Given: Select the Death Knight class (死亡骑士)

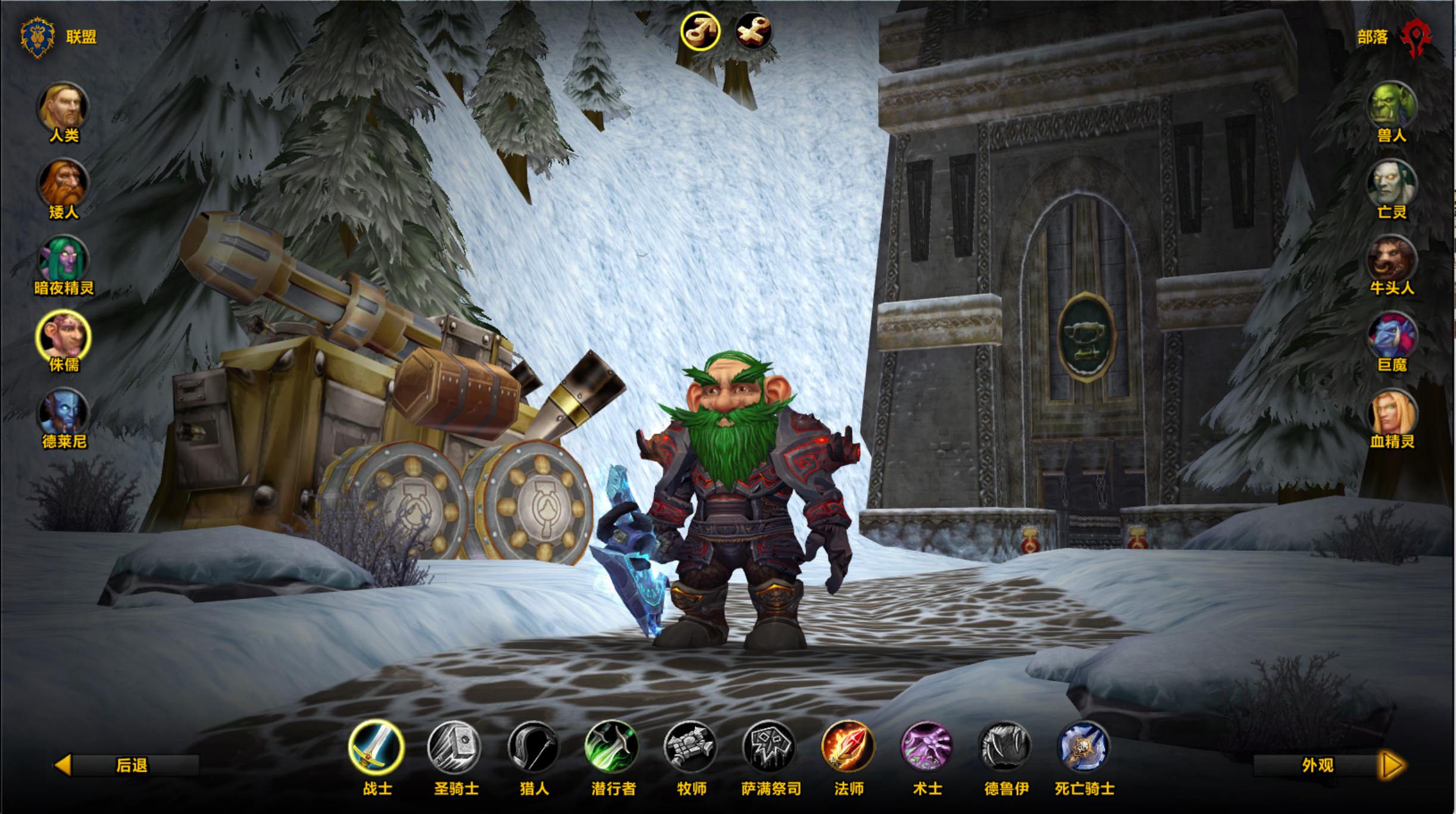Looking at the screenshot, I should coord(1083,747).
